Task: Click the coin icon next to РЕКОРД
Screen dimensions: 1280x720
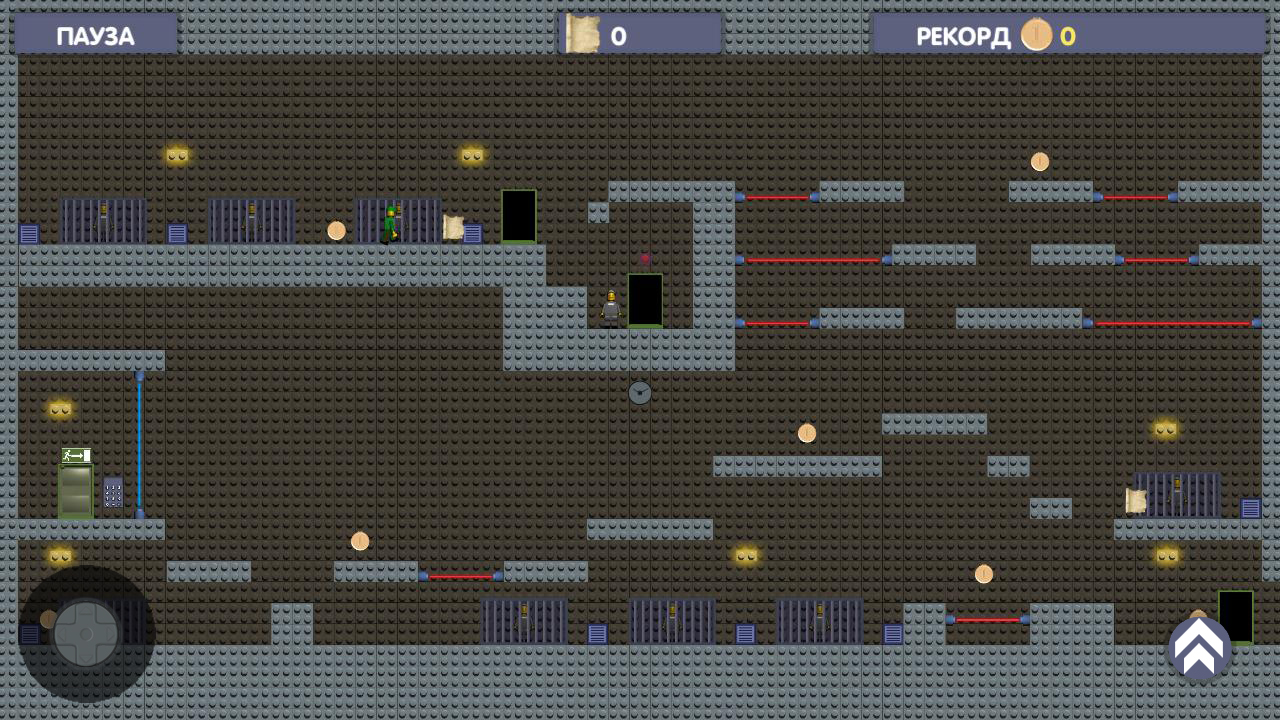Action: point(1036,35)
